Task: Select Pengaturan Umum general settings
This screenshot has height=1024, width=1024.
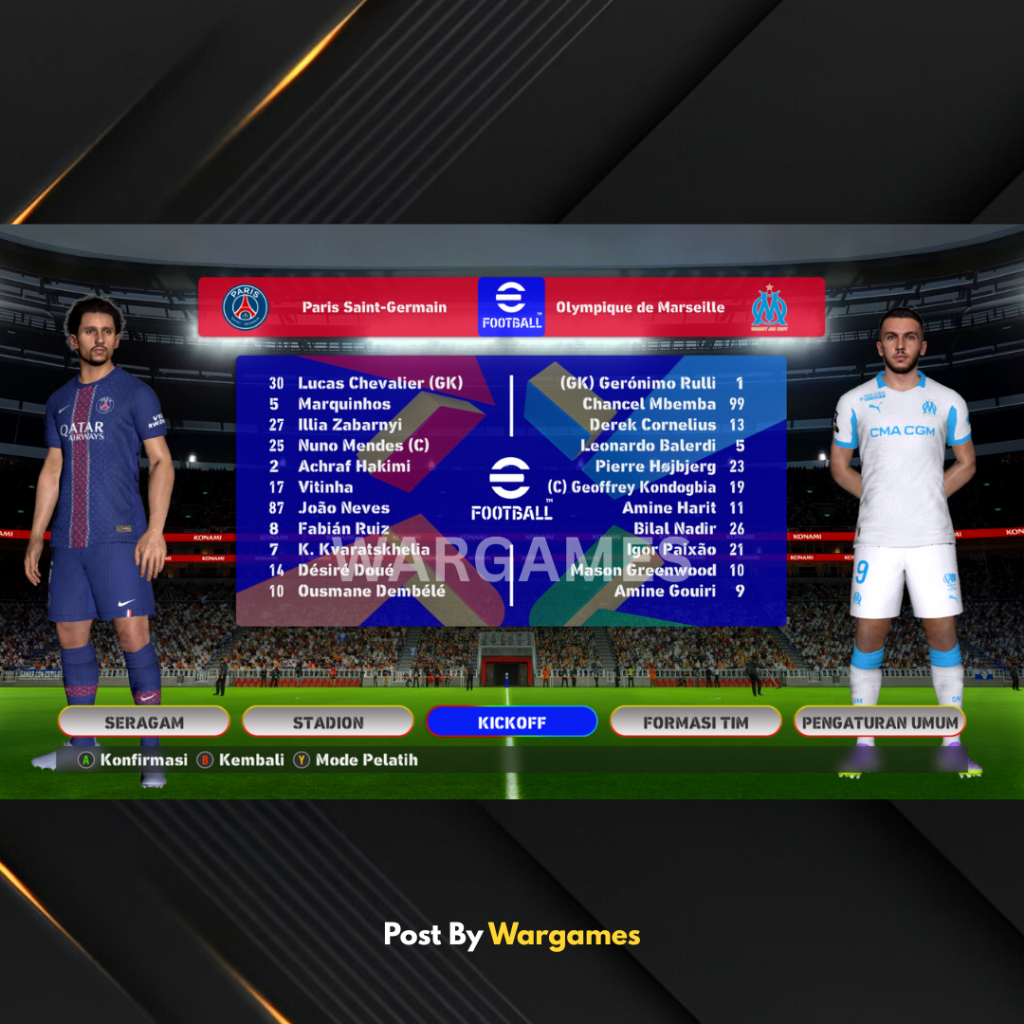Action: pyautogui.click(x=880, y=721)
